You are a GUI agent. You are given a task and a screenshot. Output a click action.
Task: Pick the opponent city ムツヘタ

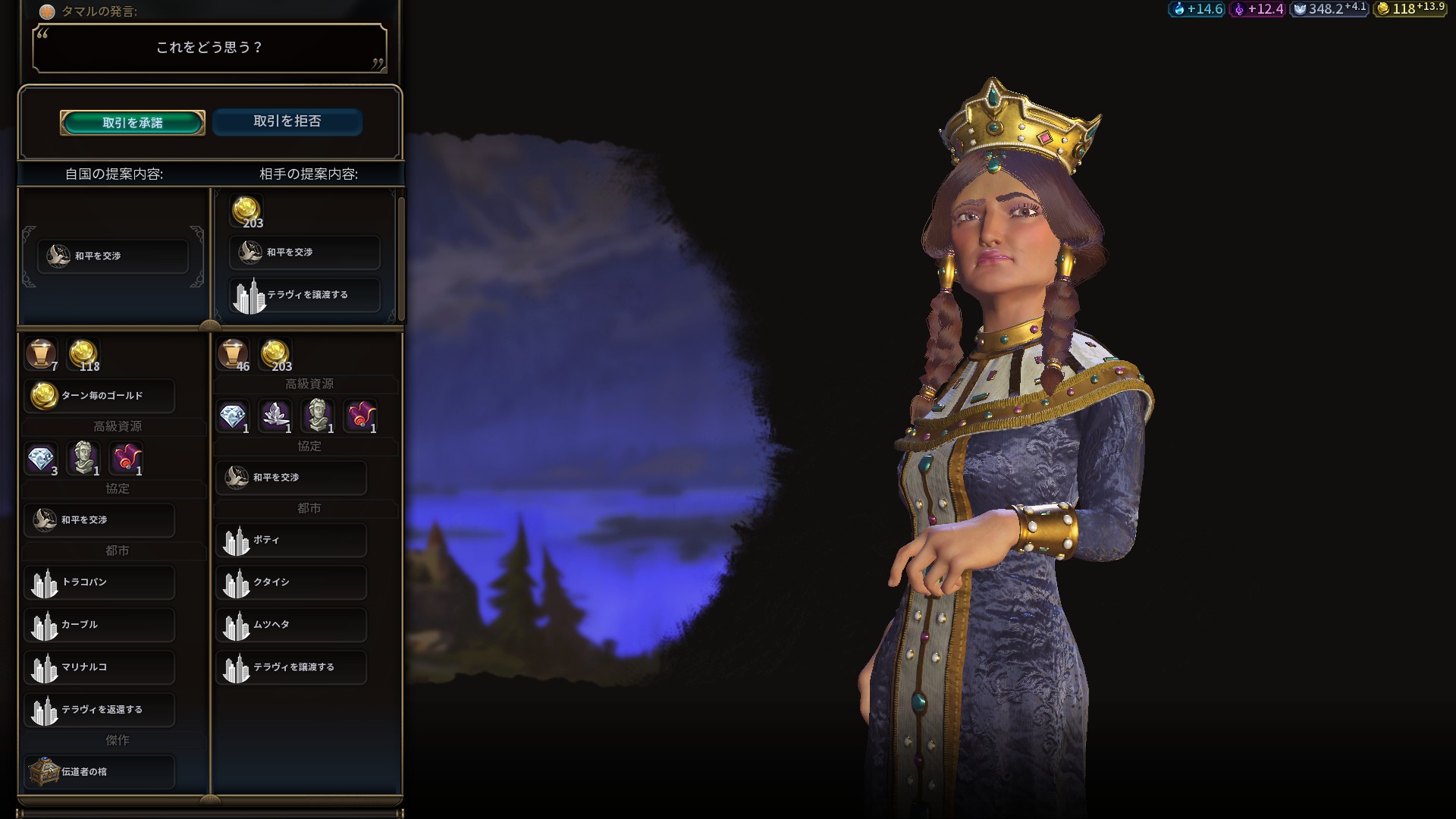point(291,625)
